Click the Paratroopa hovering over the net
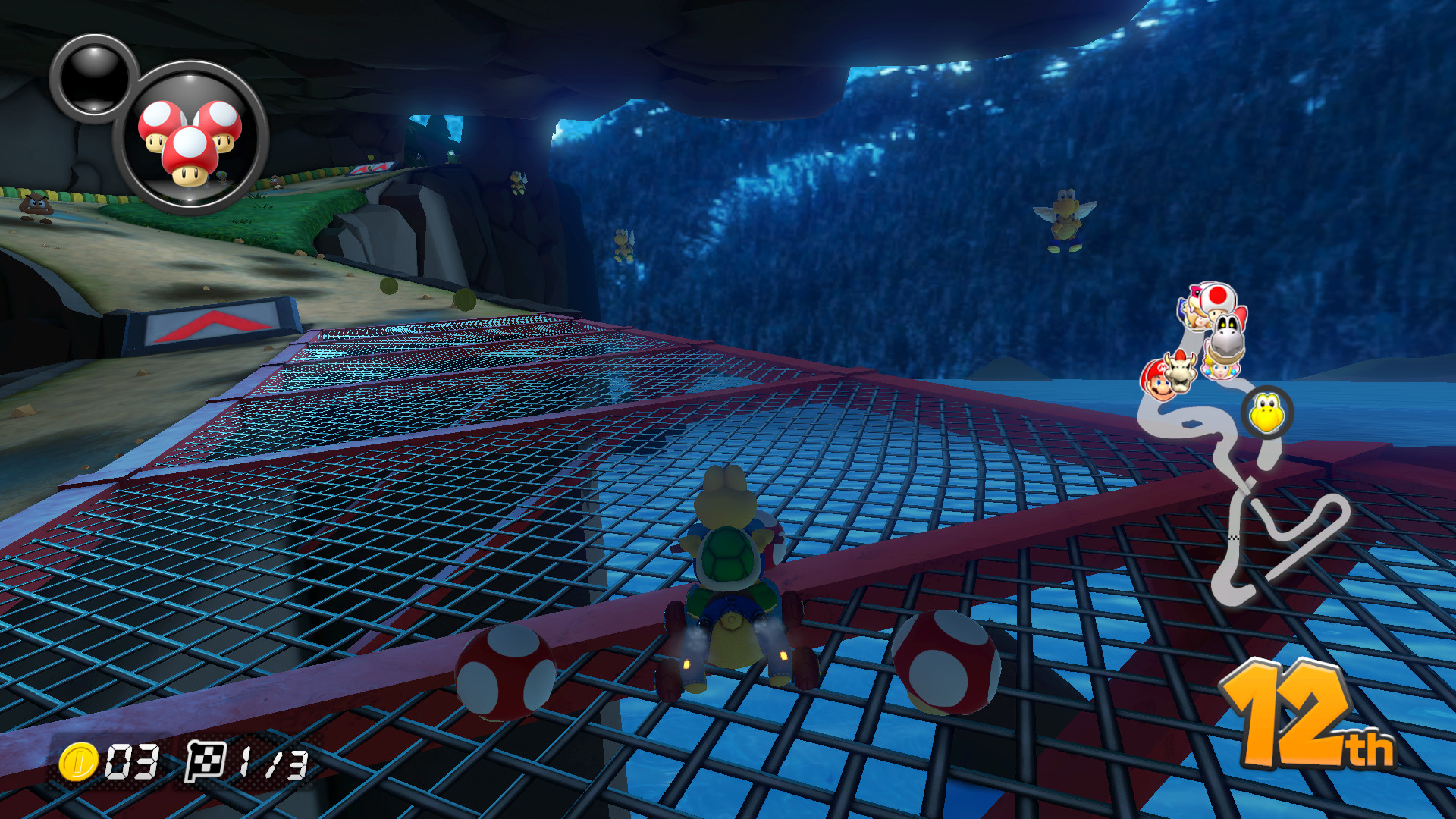1456x819 pixels. [x=623, y=246]
